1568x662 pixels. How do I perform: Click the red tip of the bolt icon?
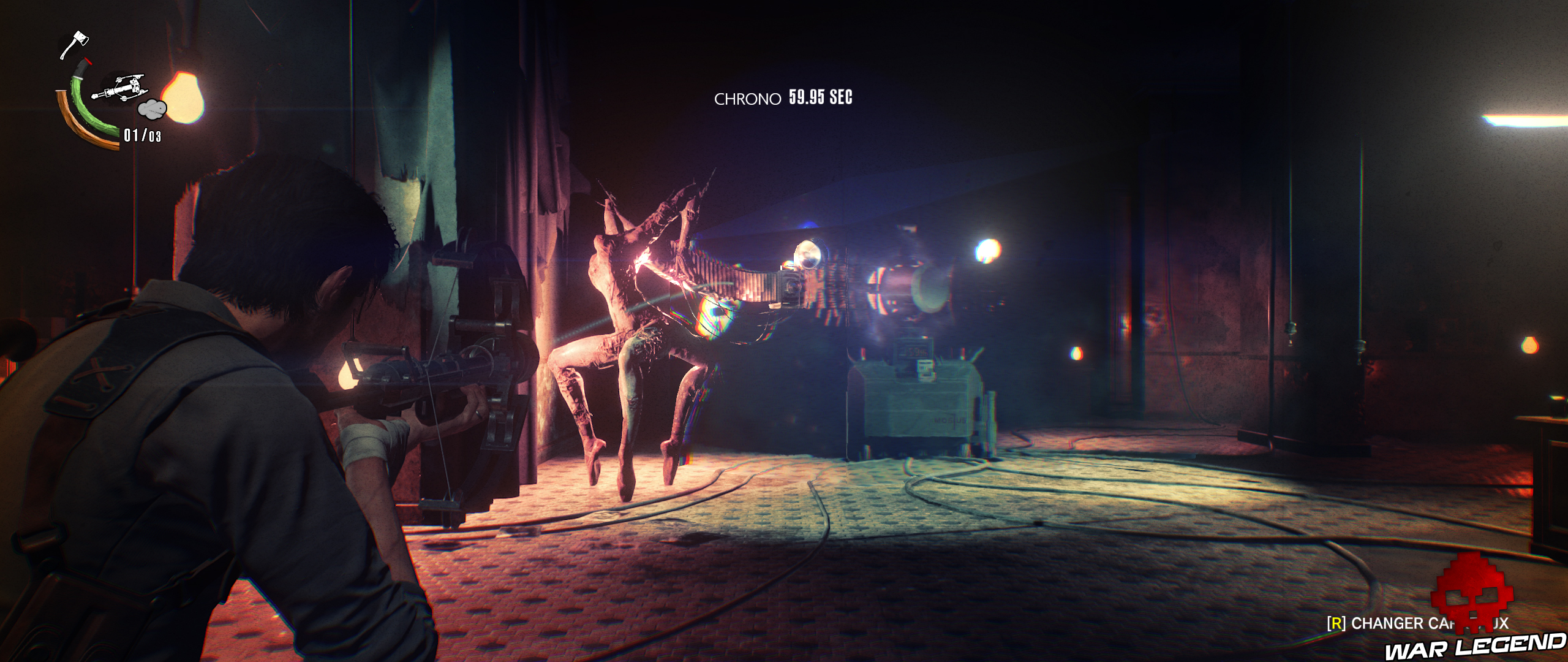click(88, 62)
